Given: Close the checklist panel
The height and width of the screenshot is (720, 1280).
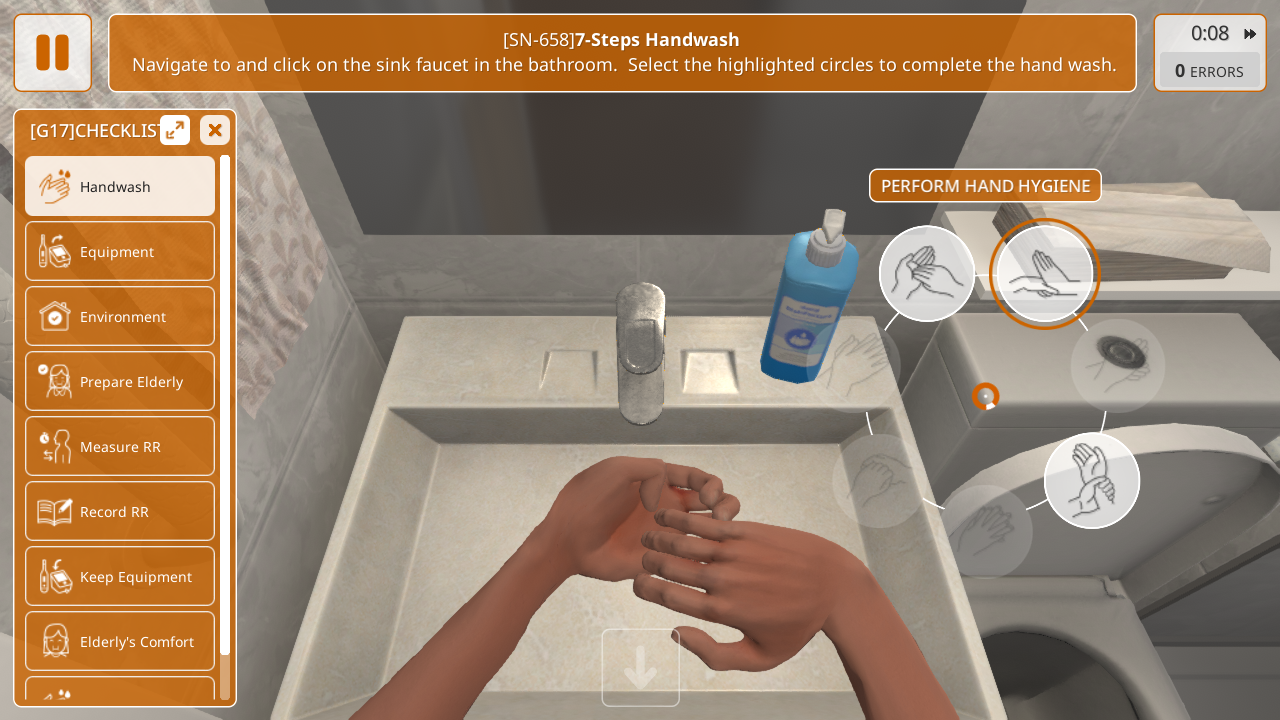Looking at the screenshot, I should 215,130.
